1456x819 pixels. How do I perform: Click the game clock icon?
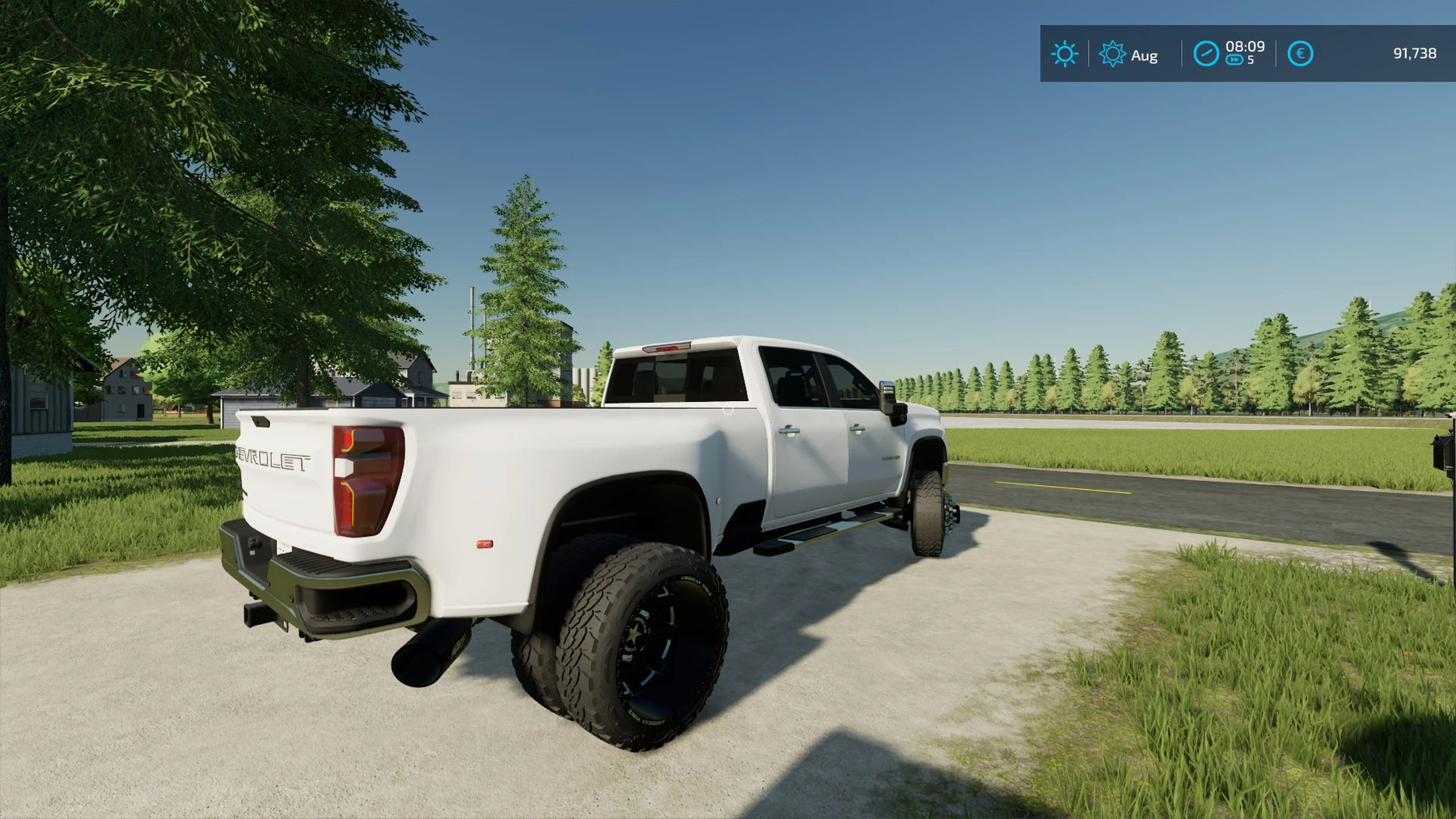pos(1205,53)
